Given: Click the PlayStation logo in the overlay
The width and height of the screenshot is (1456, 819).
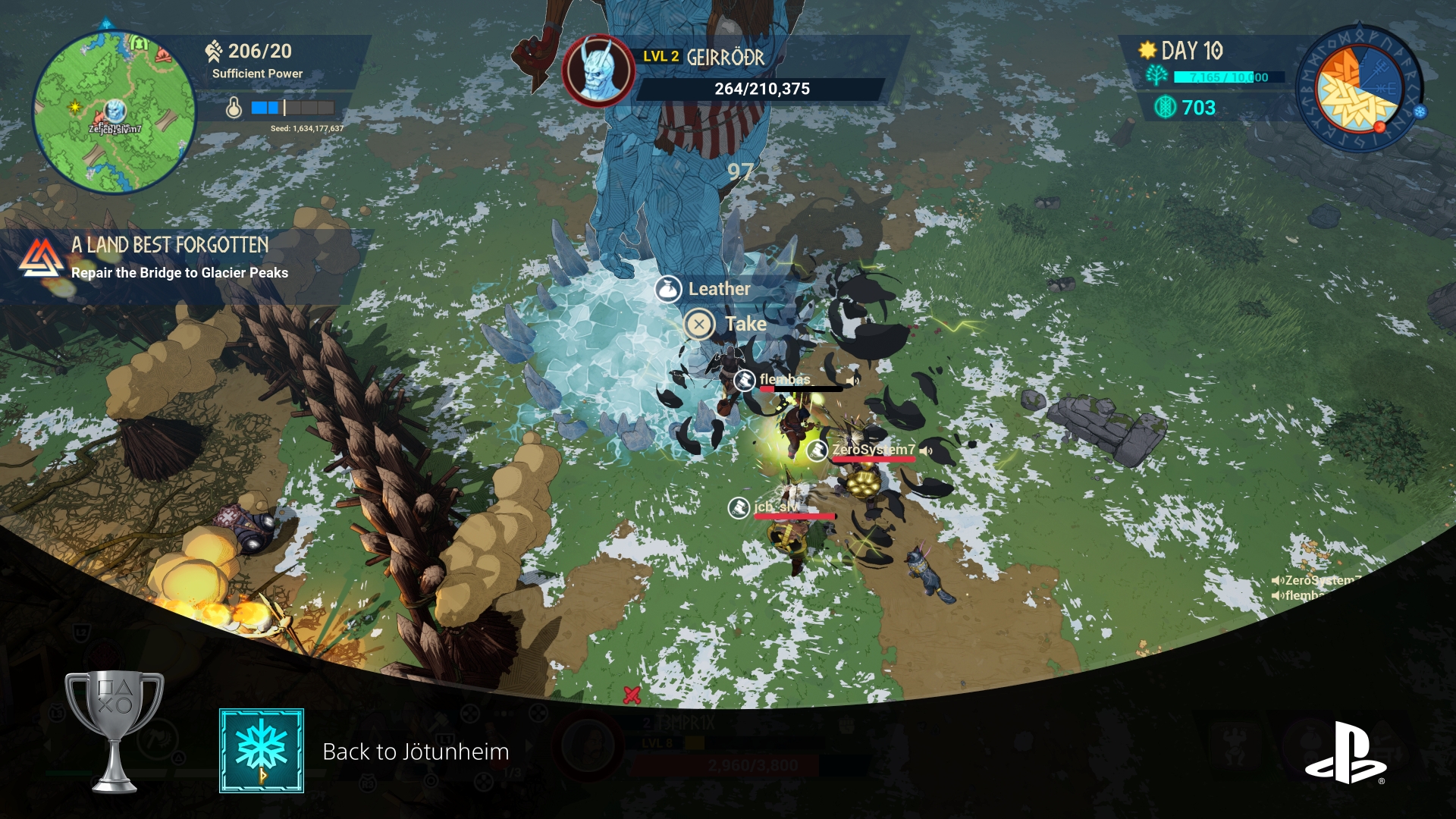Looking at the screenshot, I should [x=1345, y=753].
